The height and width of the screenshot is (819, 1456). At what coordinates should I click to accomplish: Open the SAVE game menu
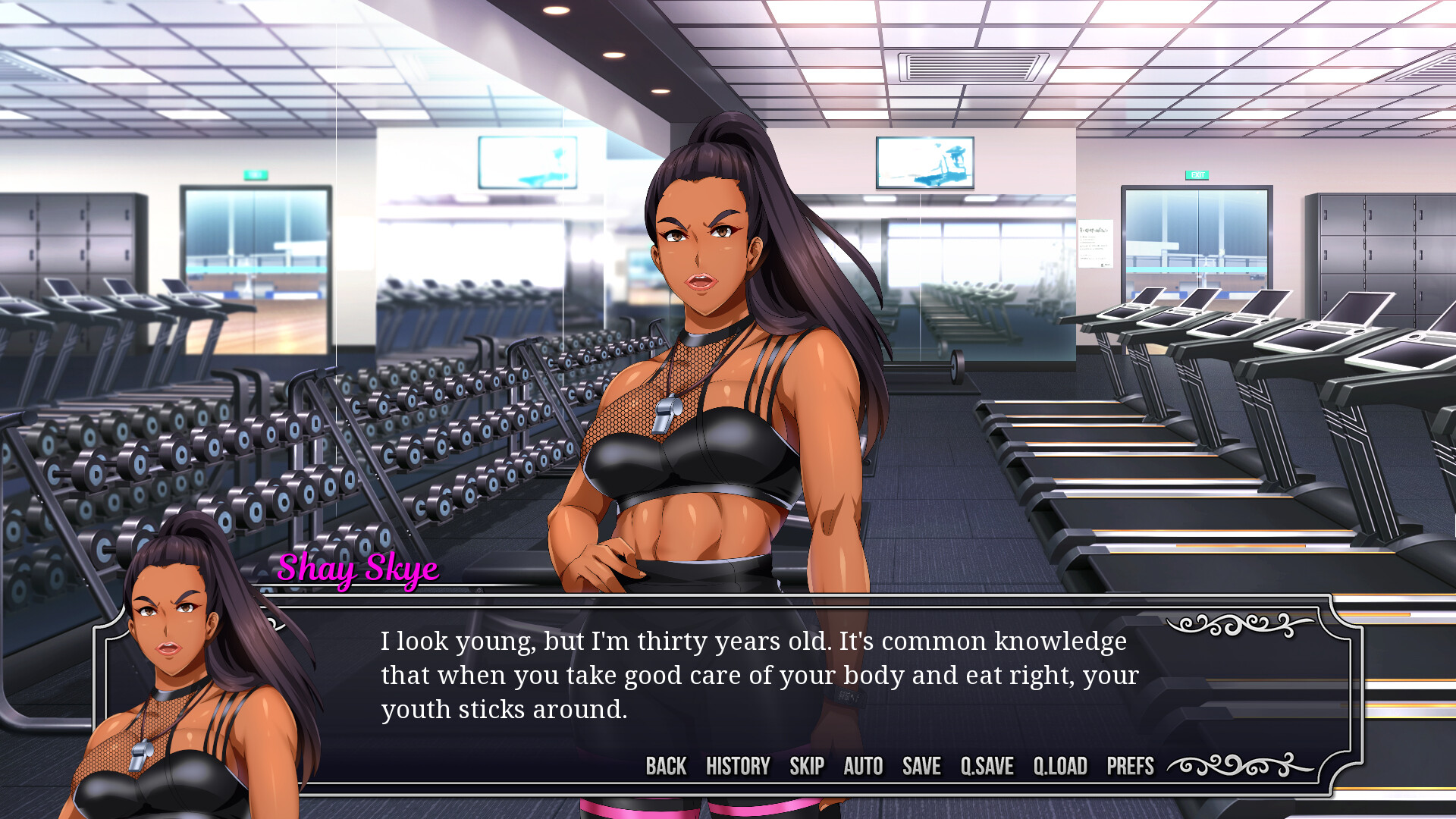(x=921, y=766)
